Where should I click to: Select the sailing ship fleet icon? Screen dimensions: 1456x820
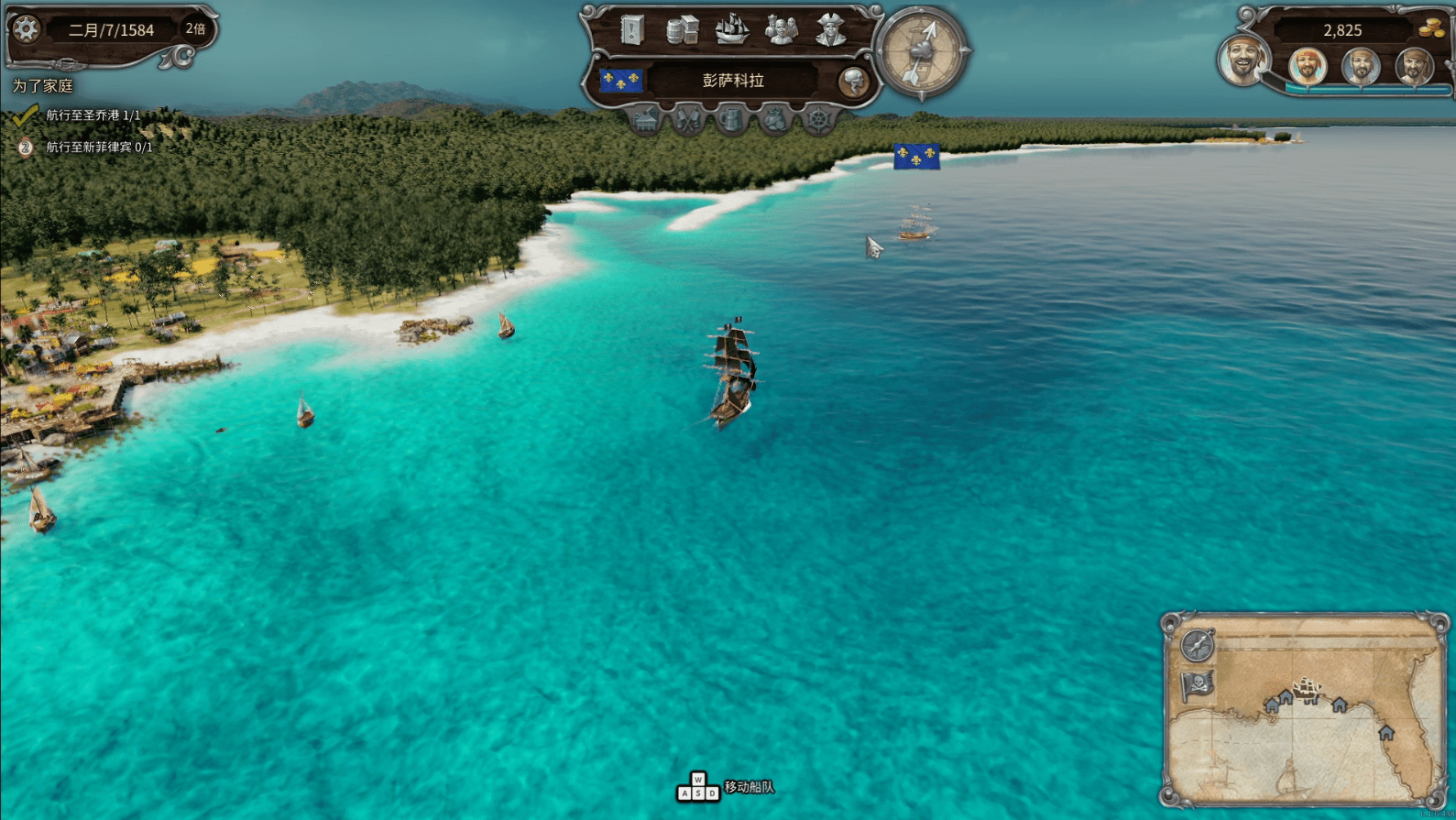(x=731, y=30)
